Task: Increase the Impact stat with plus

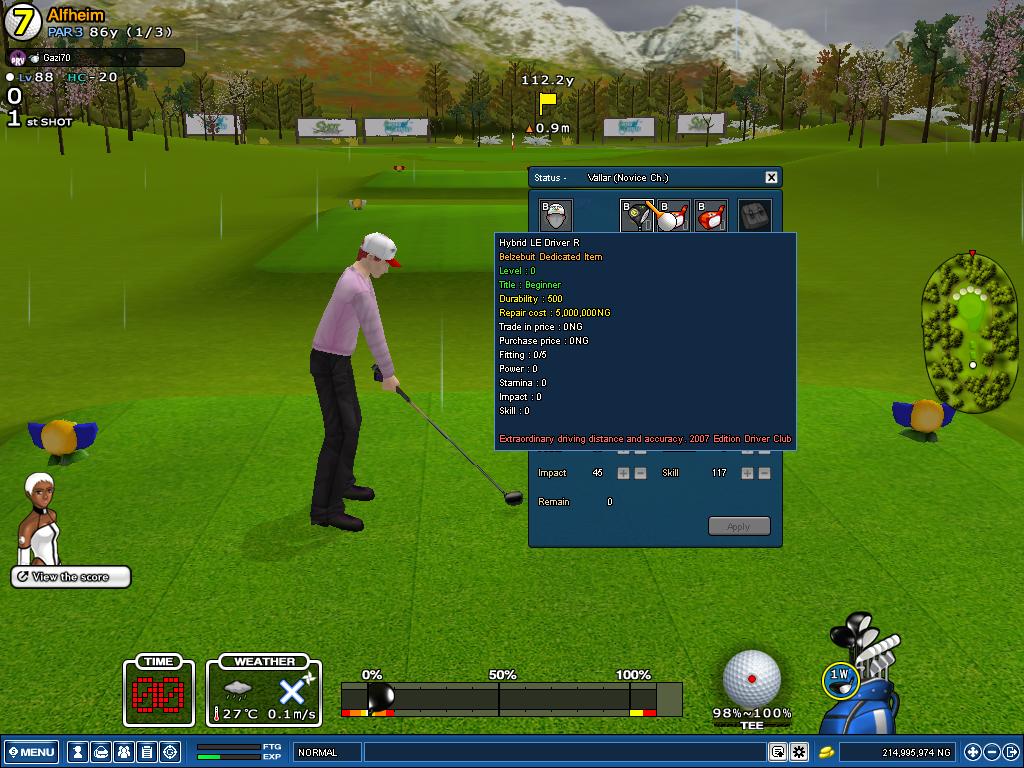Action: coord(623,473)
